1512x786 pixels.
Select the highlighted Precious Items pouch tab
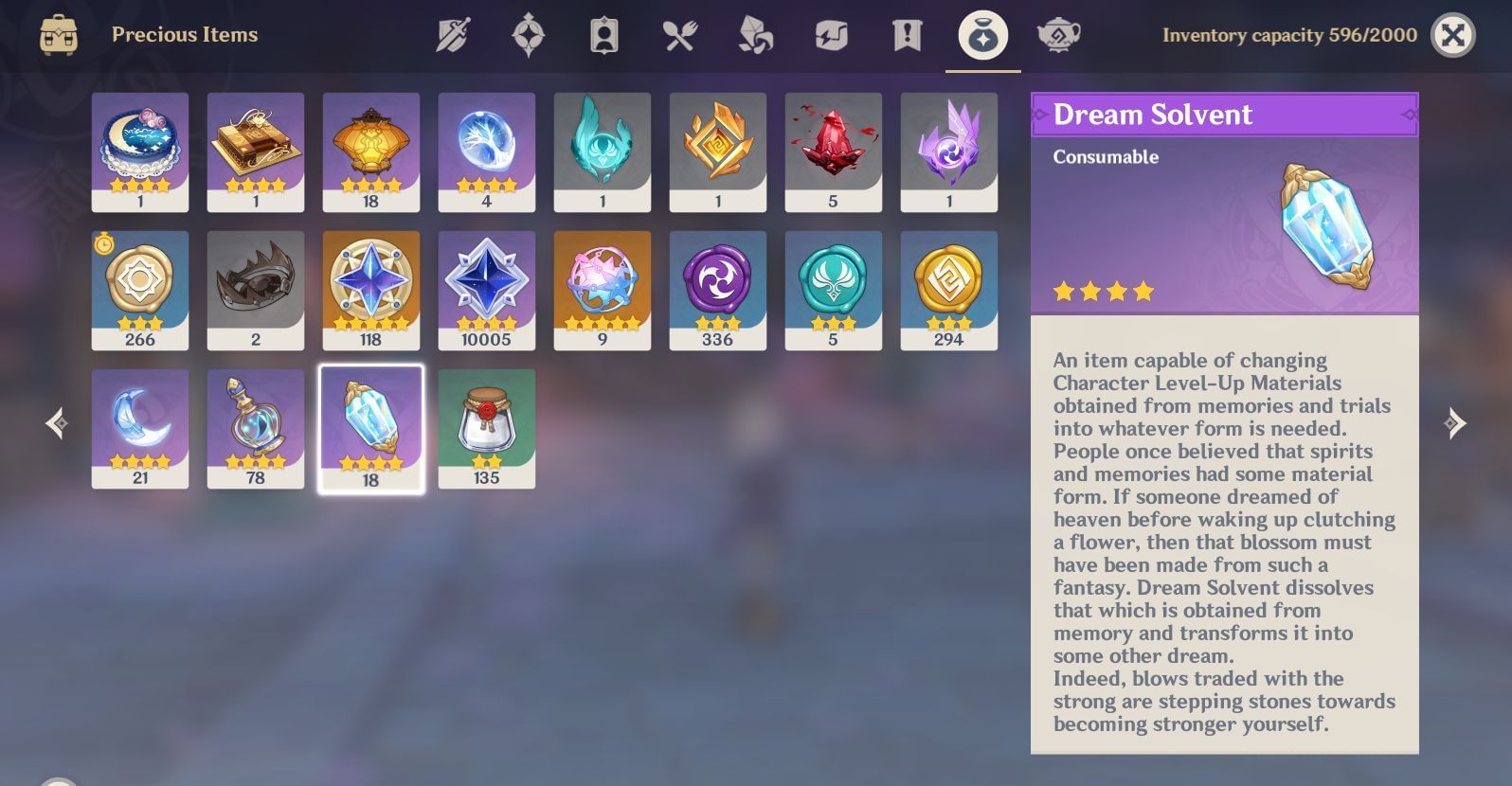pyautogui.click(x=981, y=35)
